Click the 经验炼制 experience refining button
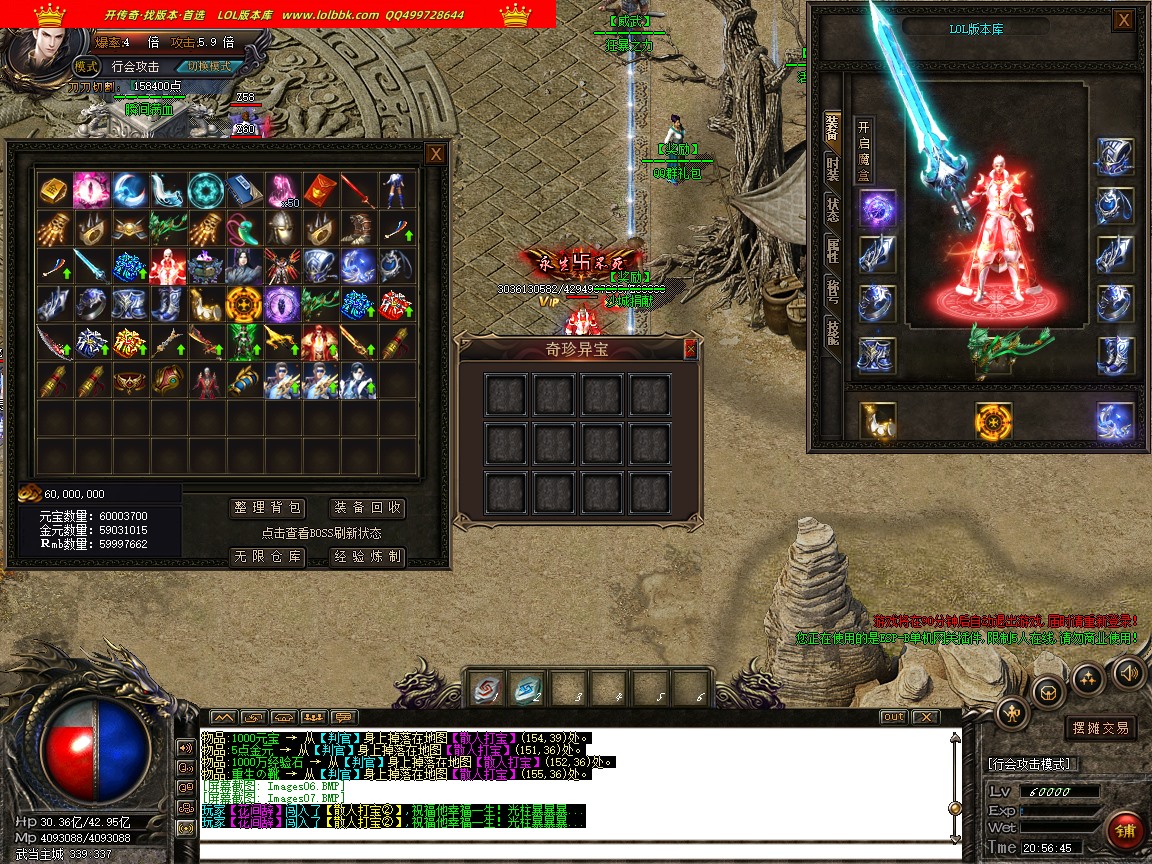The image size is (1152, 864). (367, 557)
